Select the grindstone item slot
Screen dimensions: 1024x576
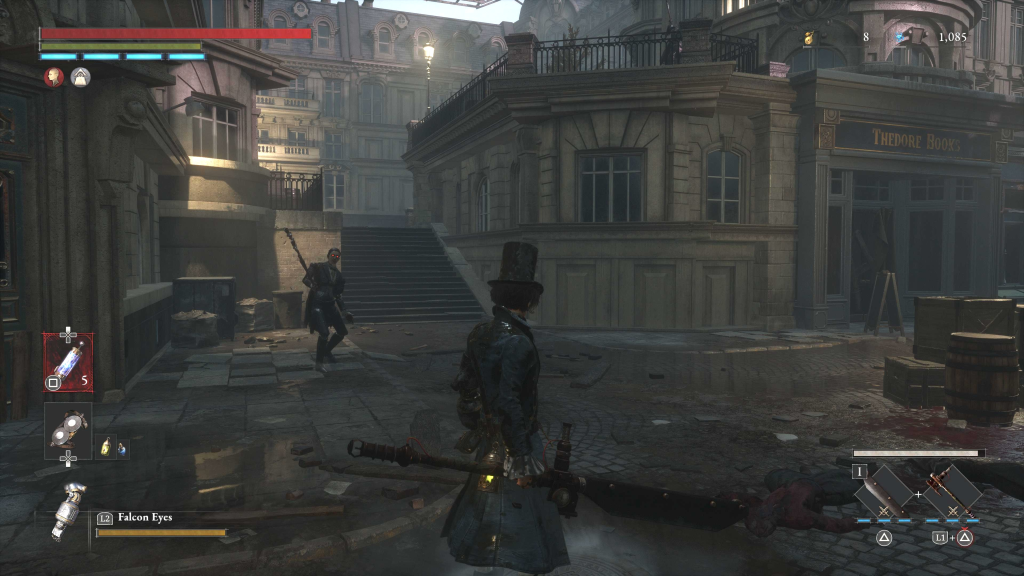point(68,427)
